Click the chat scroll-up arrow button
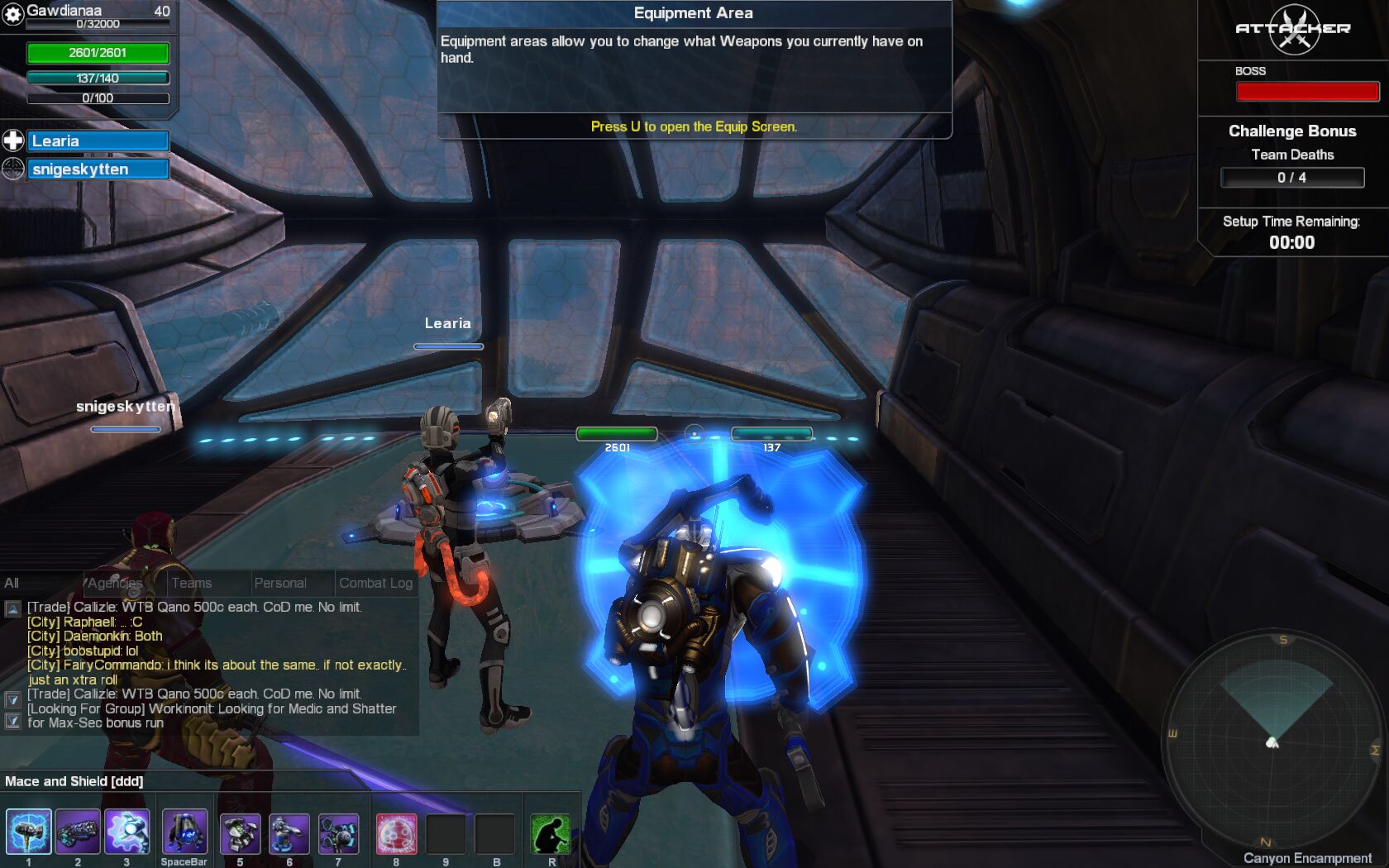 [x=12, y=609]
